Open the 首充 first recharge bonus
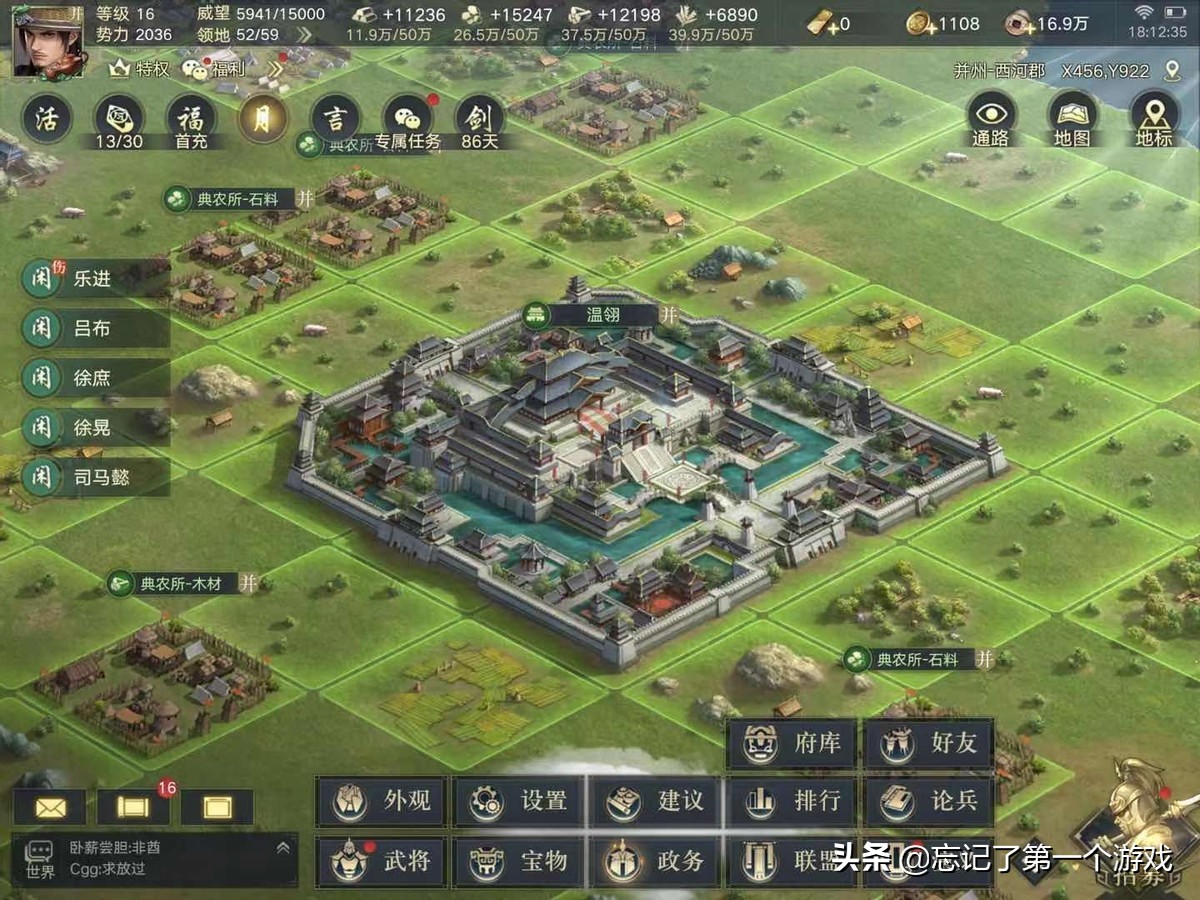The height and width of the screenshot is (900, 1200). [191, 120]
